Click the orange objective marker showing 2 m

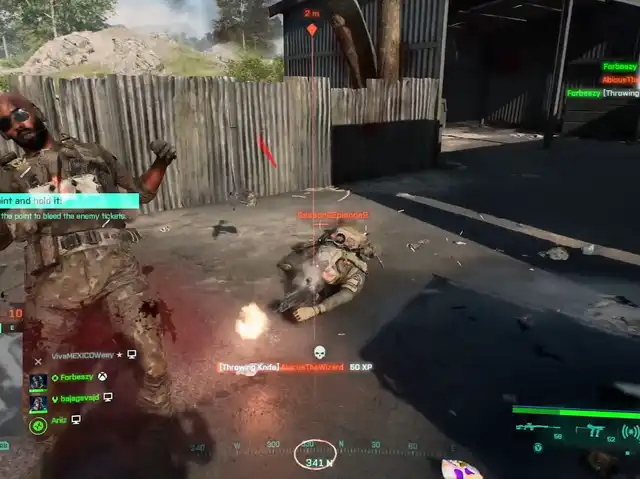[x=312, y=28]
